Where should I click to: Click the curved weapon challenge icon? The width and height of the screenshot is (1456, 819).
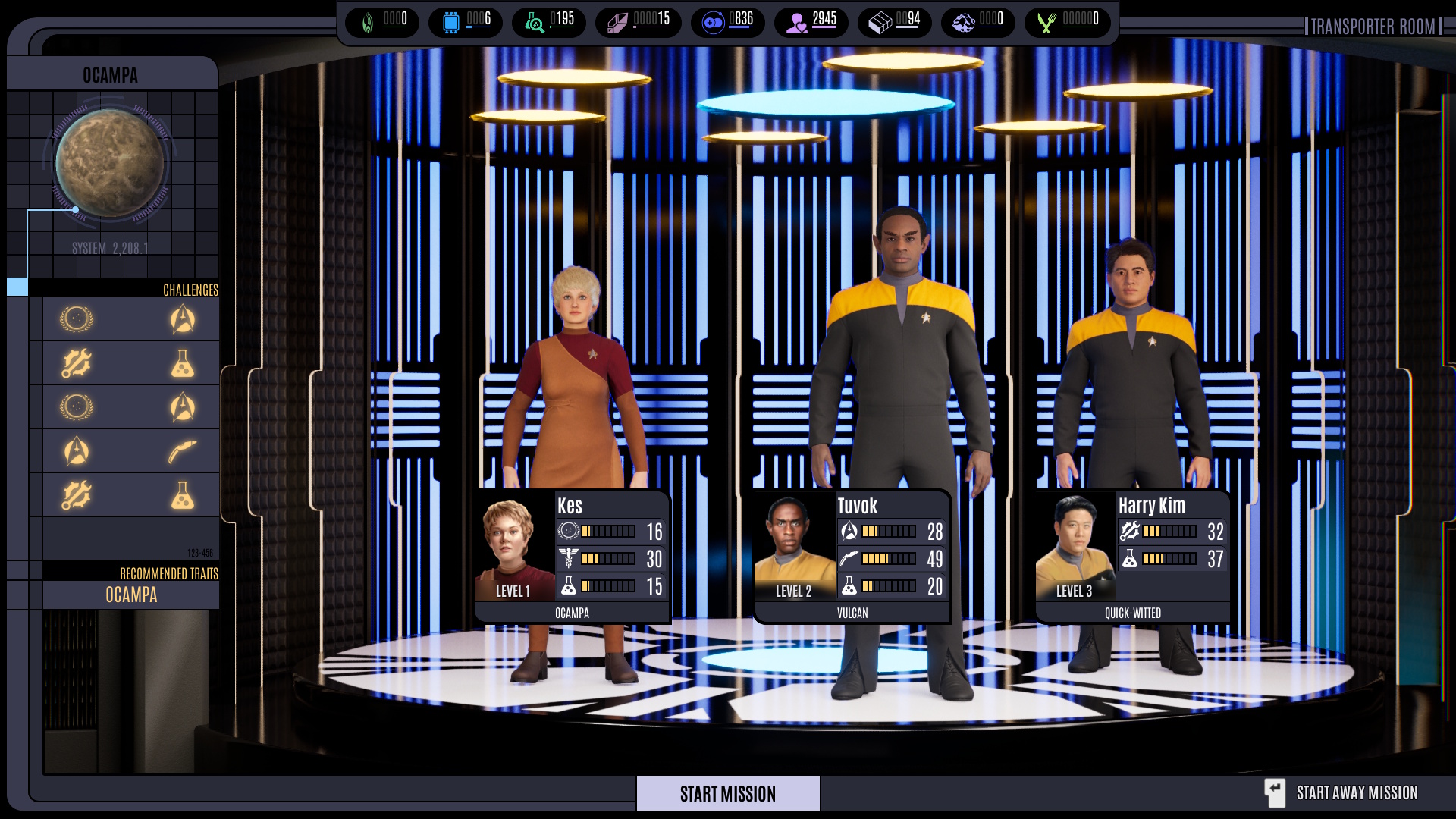[x=182, y=452]
